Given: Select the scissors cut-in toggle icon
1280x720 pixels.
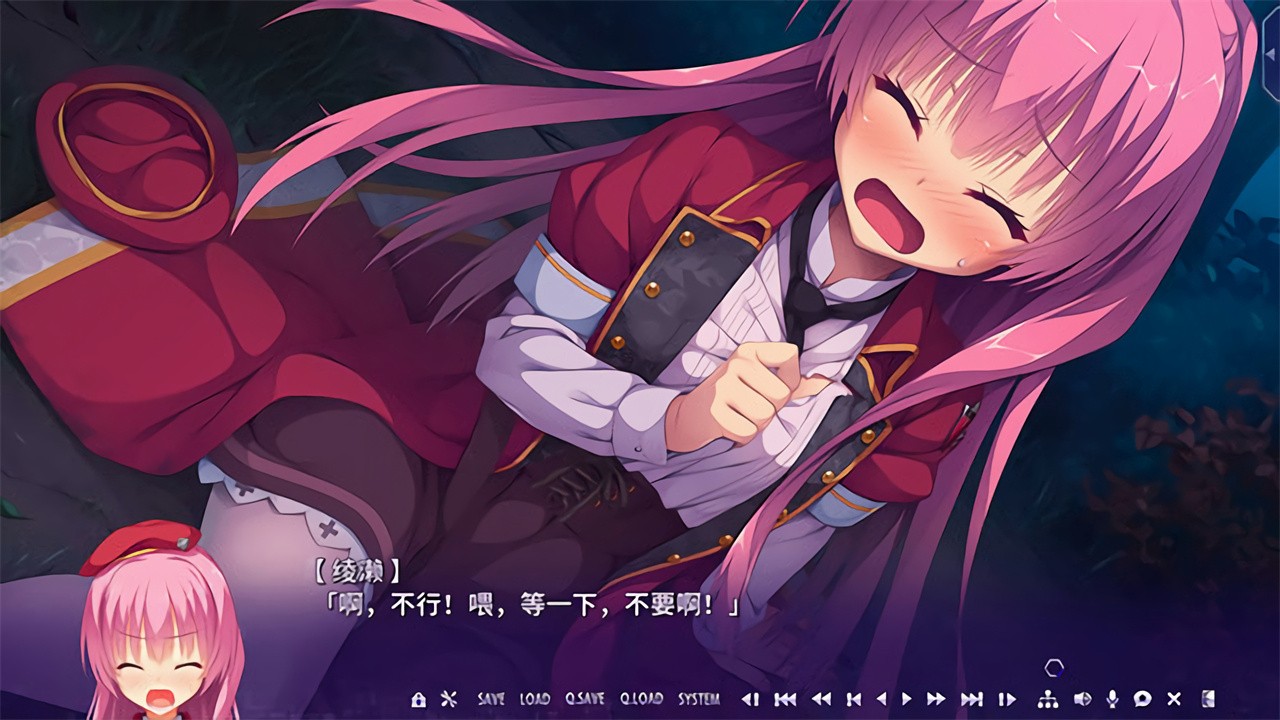Looking at the screenshot, I should [x=448, y=700].
